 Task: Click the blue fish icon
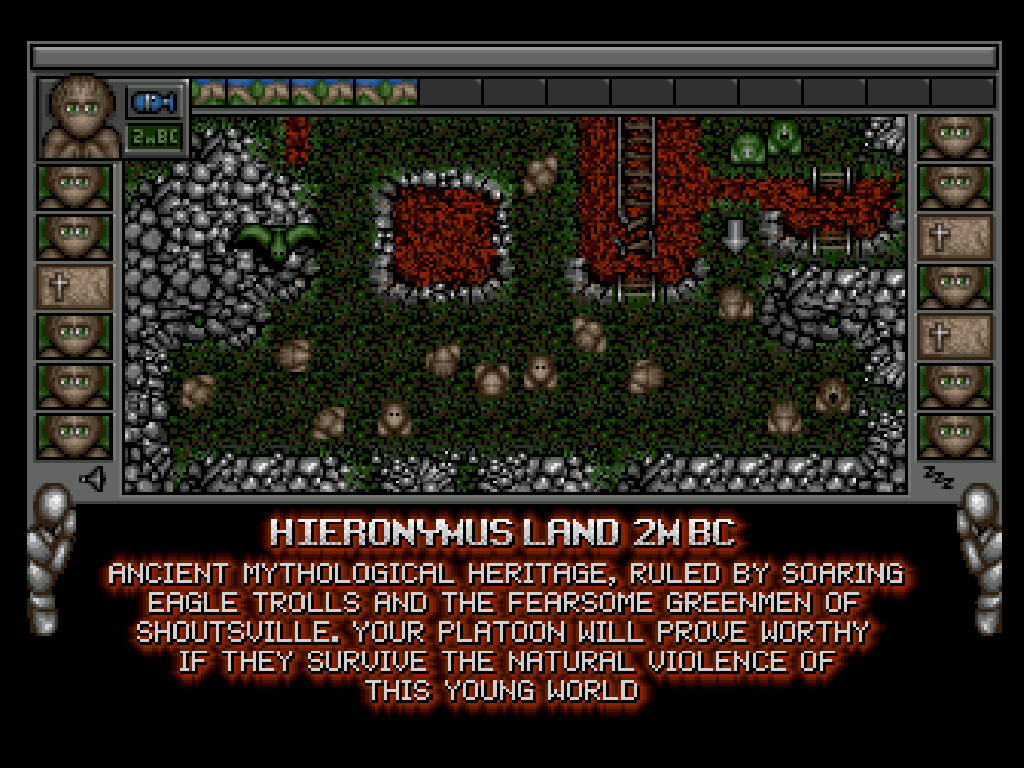154,101
